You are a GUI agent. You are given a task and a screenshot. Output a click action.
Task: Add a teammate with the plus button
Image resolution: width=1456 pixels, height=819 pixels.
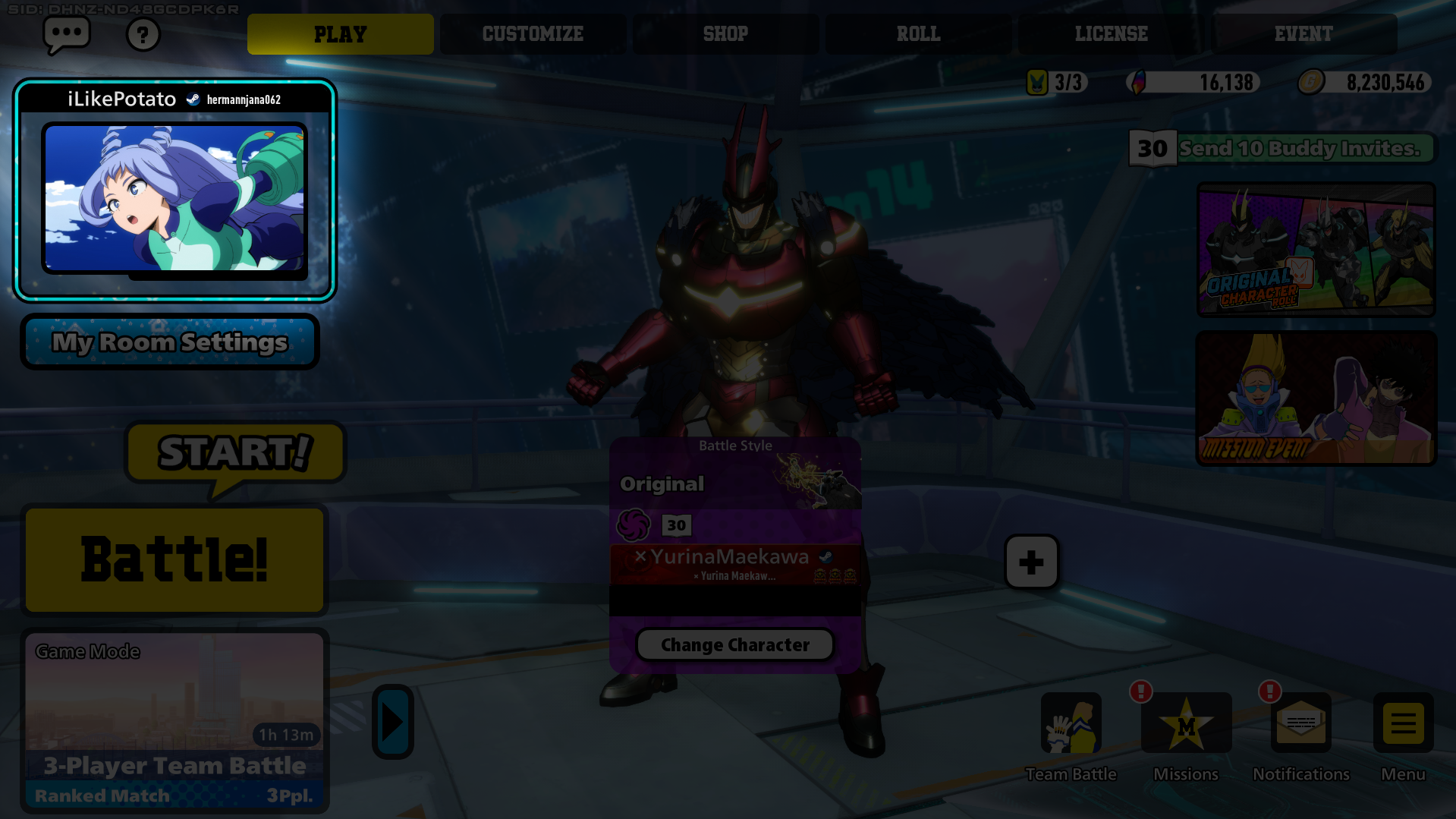(x=1031, y=562)
